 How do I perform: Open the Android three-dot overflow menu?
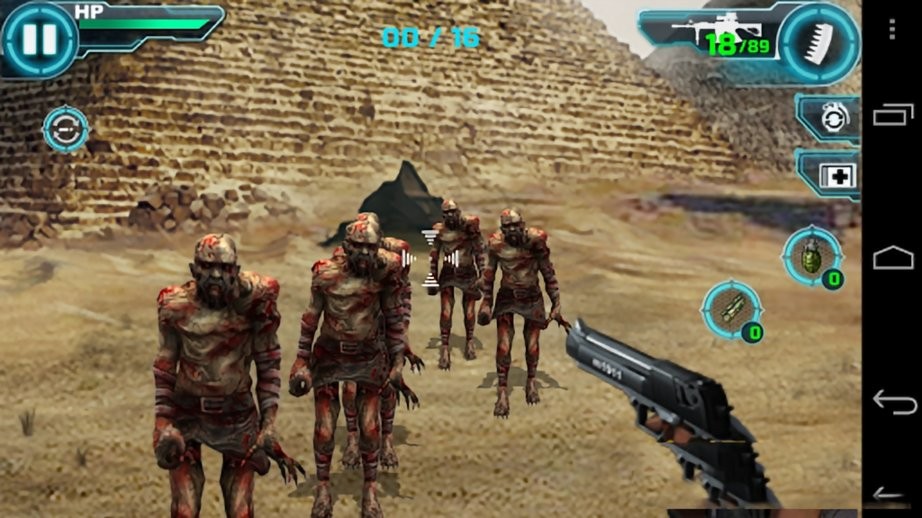pyautogui.click(x=892, y=30)
